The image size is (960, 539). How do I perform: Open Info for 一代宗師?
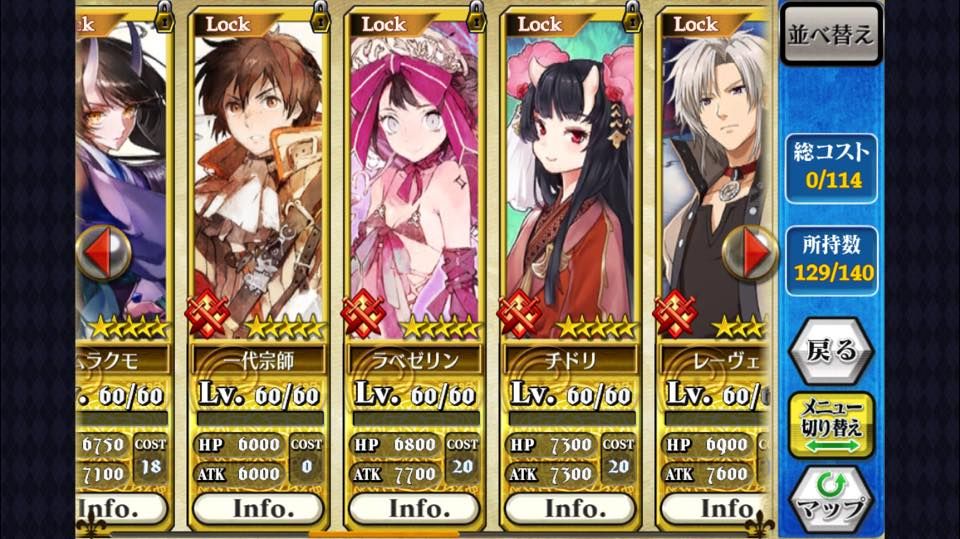click(x=258, y=509)
